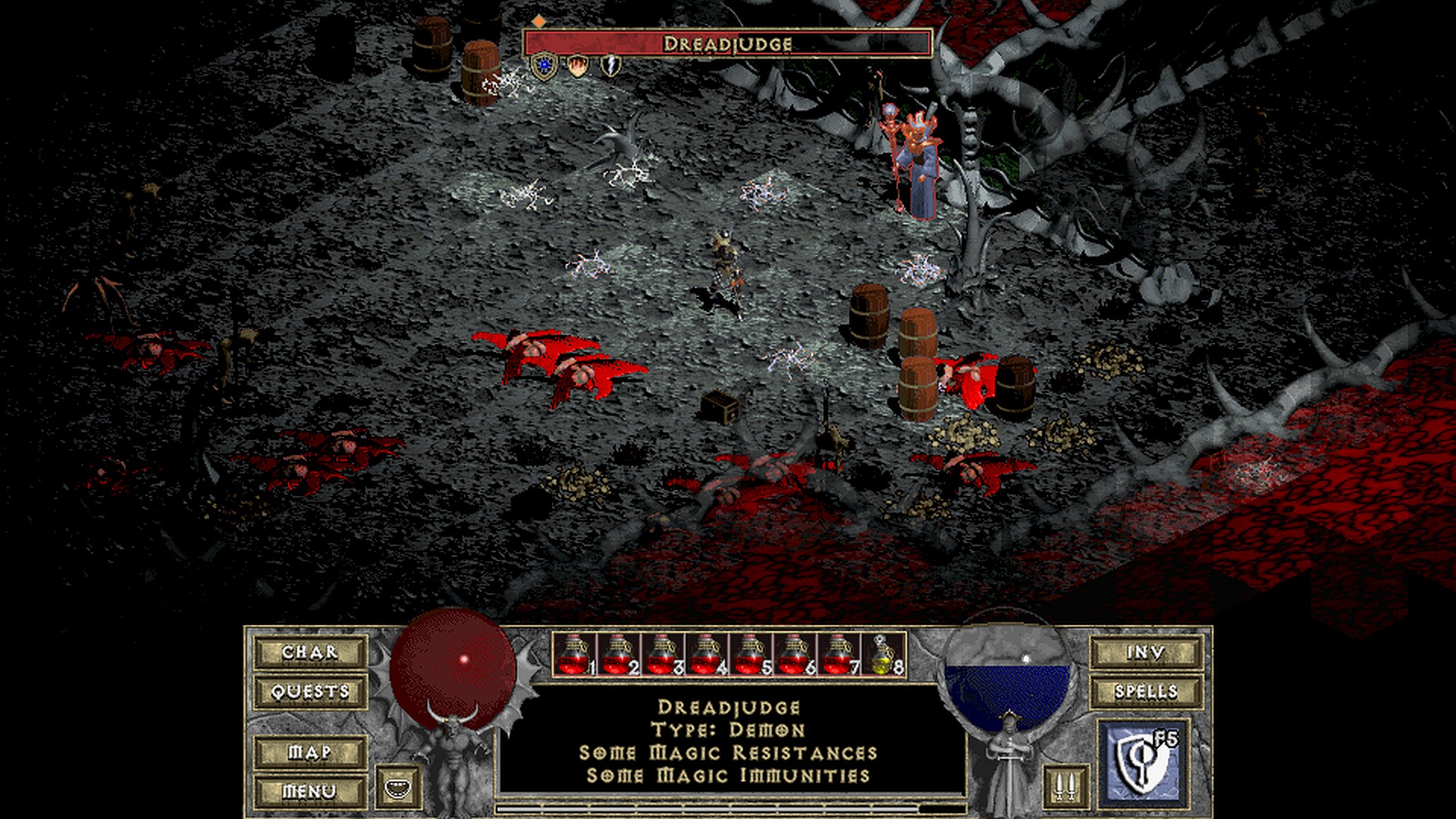Use the red potion in belt slot 4
This screenshot has height=819, width=1456.
[x=706, y=654]
